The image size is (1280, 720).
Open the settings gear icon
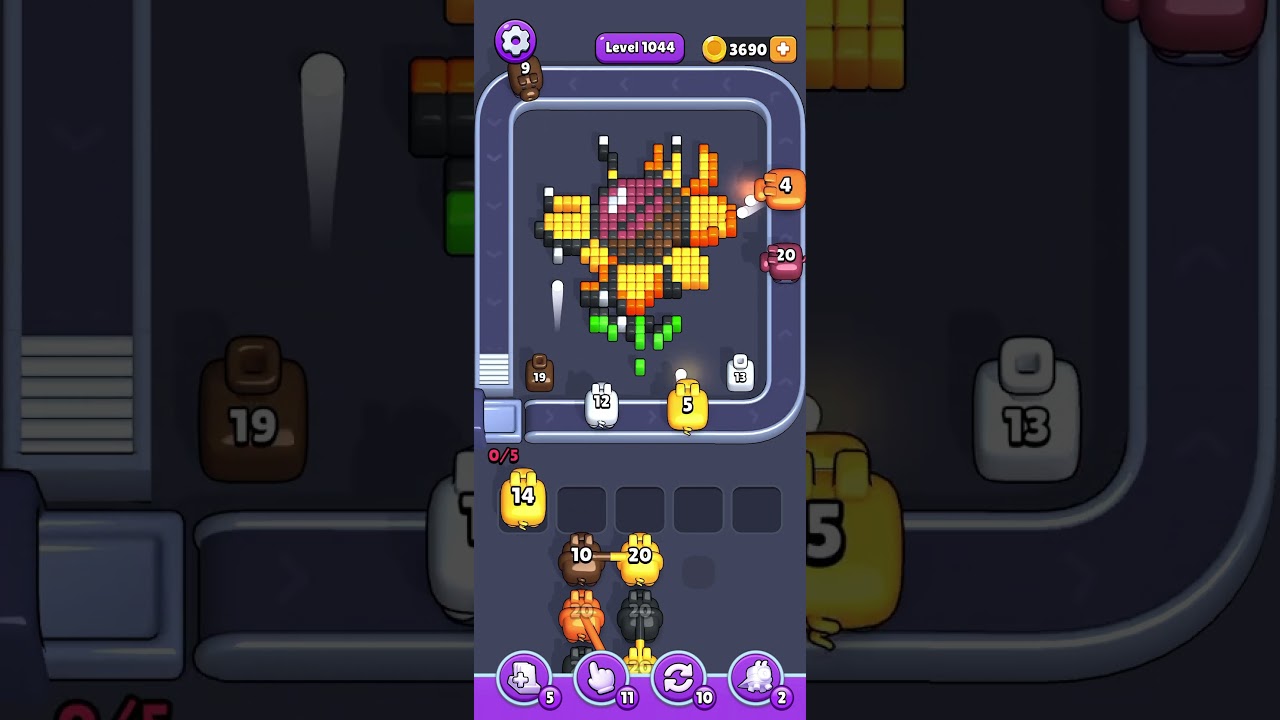512,40
